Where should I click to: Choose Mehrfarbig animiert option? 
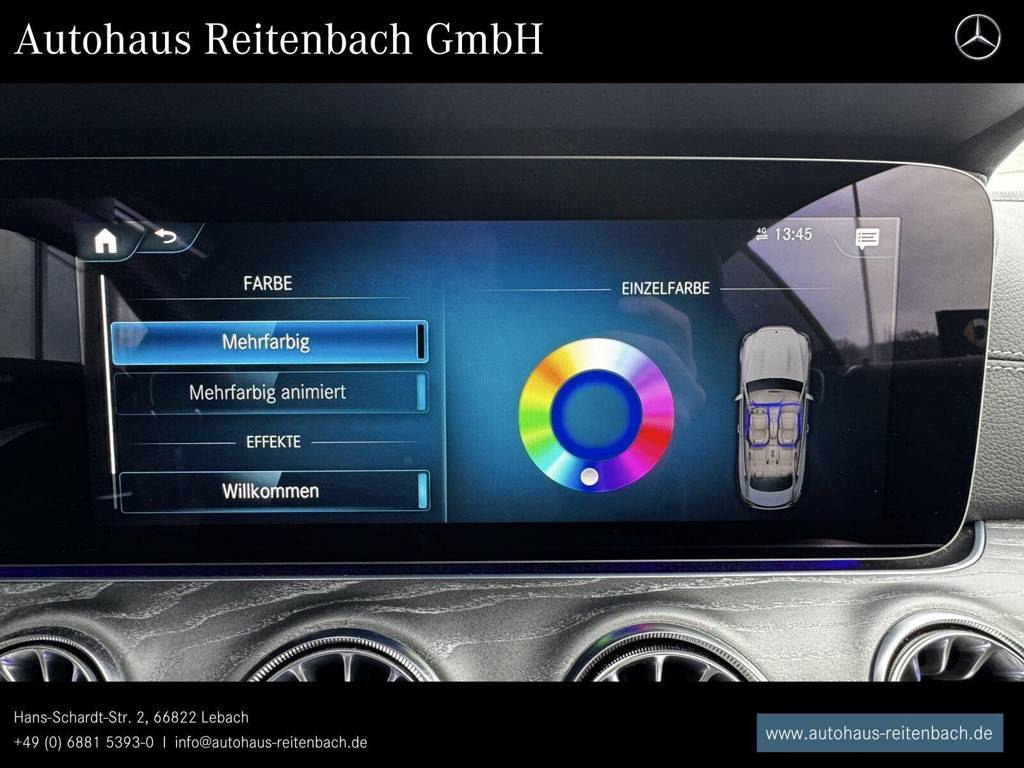269,392
